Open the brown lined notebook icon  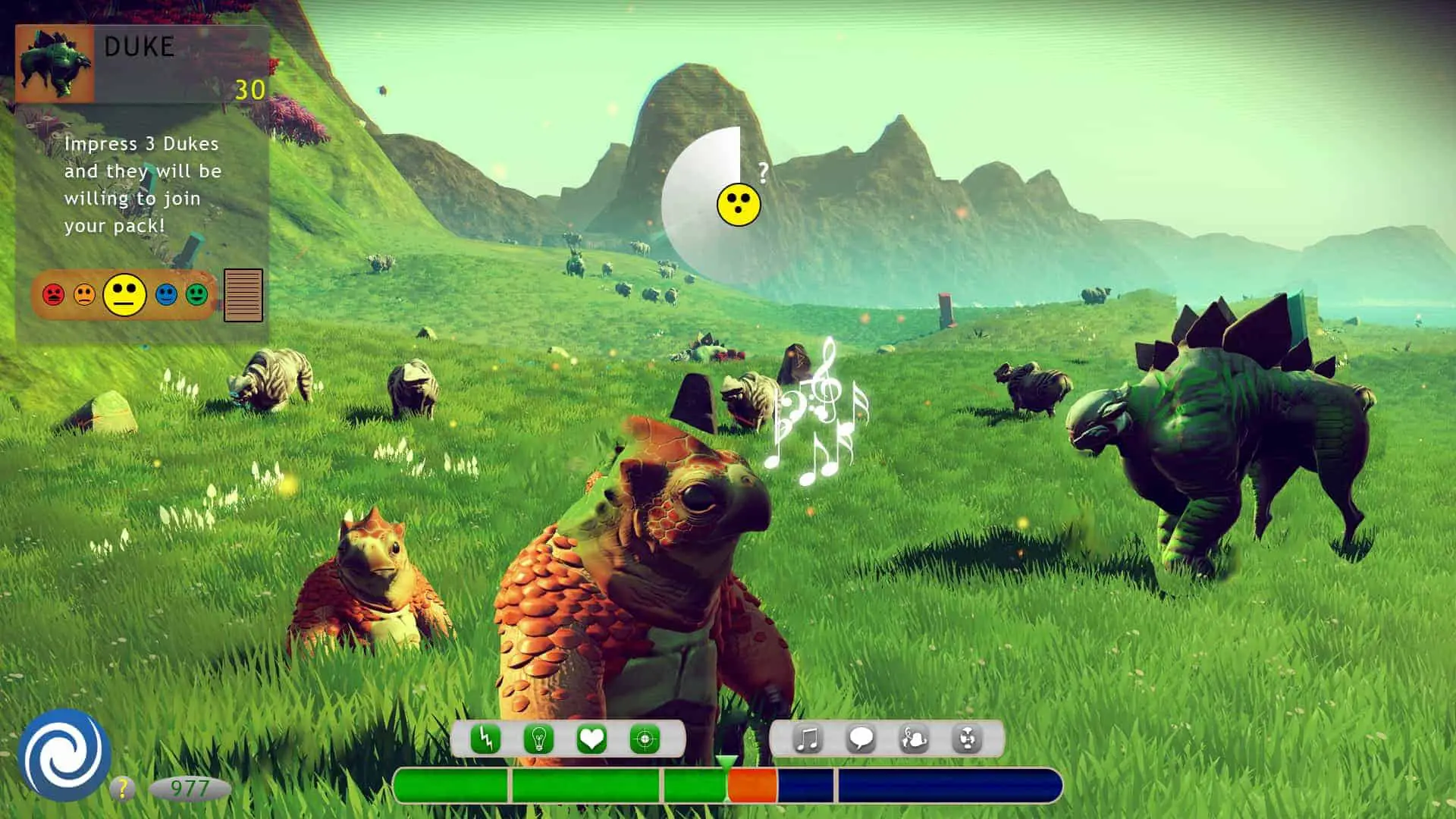click(x=243, y=295)
